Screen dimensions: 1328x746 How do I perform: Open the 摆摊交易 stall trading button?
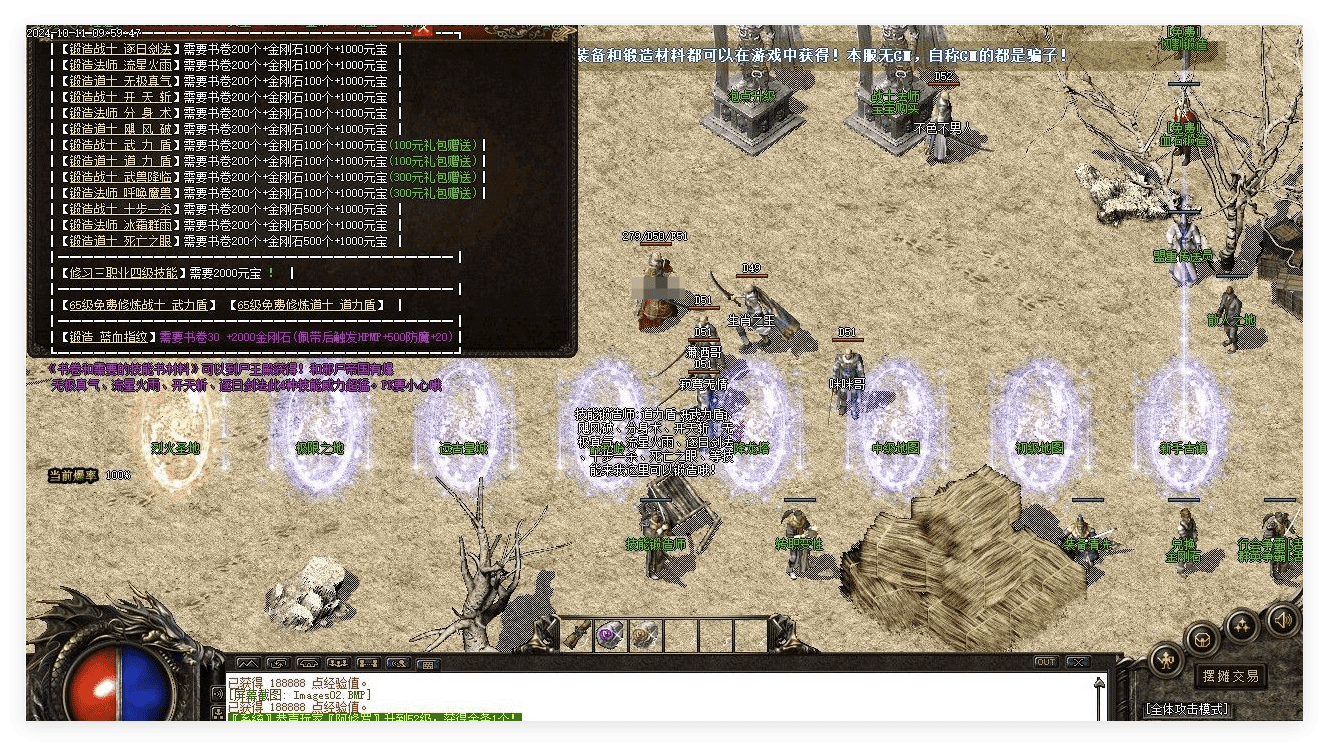click(x=1230, y=676)
